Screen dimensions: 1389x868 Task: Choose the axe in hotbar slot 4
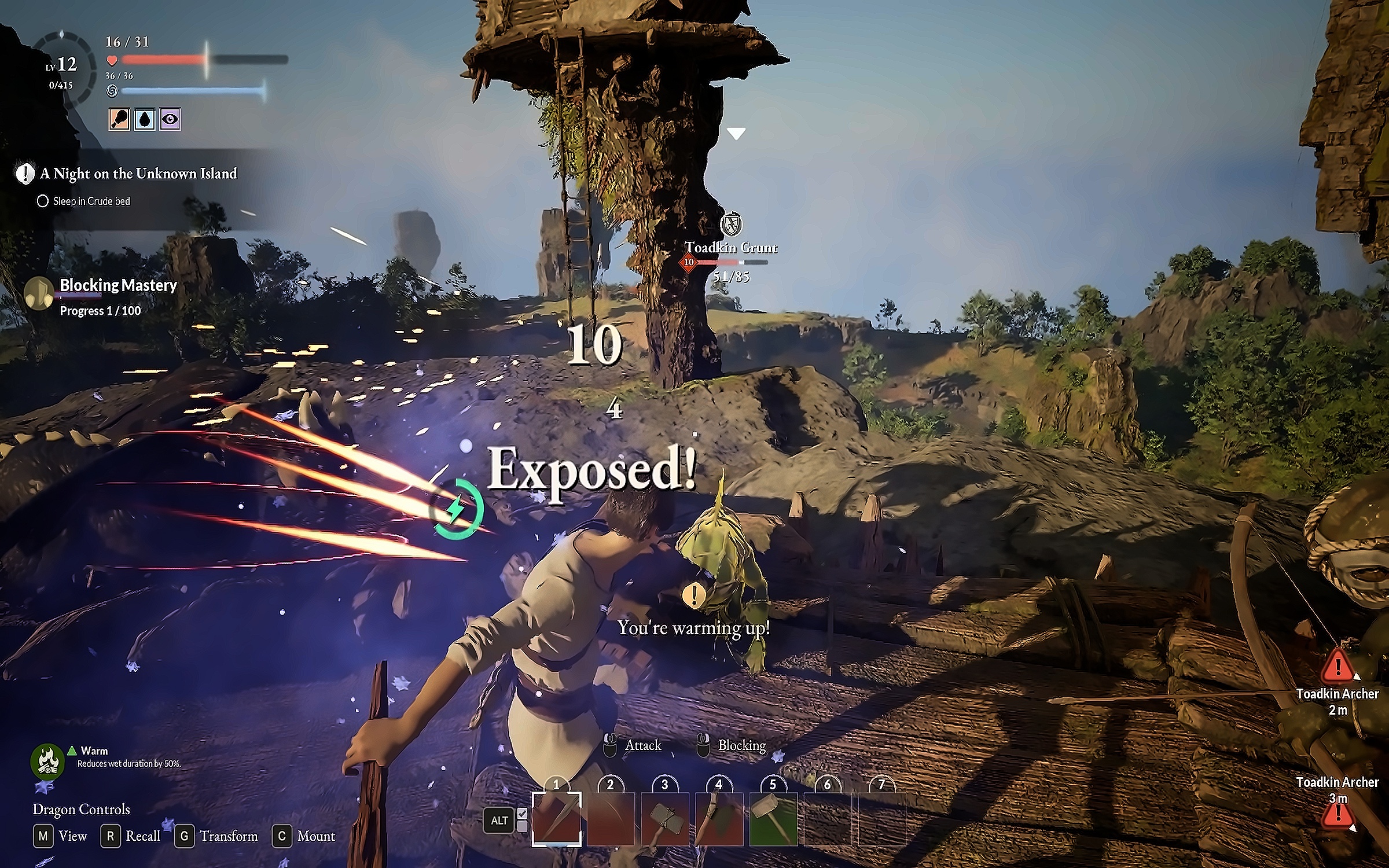(719, 818)
